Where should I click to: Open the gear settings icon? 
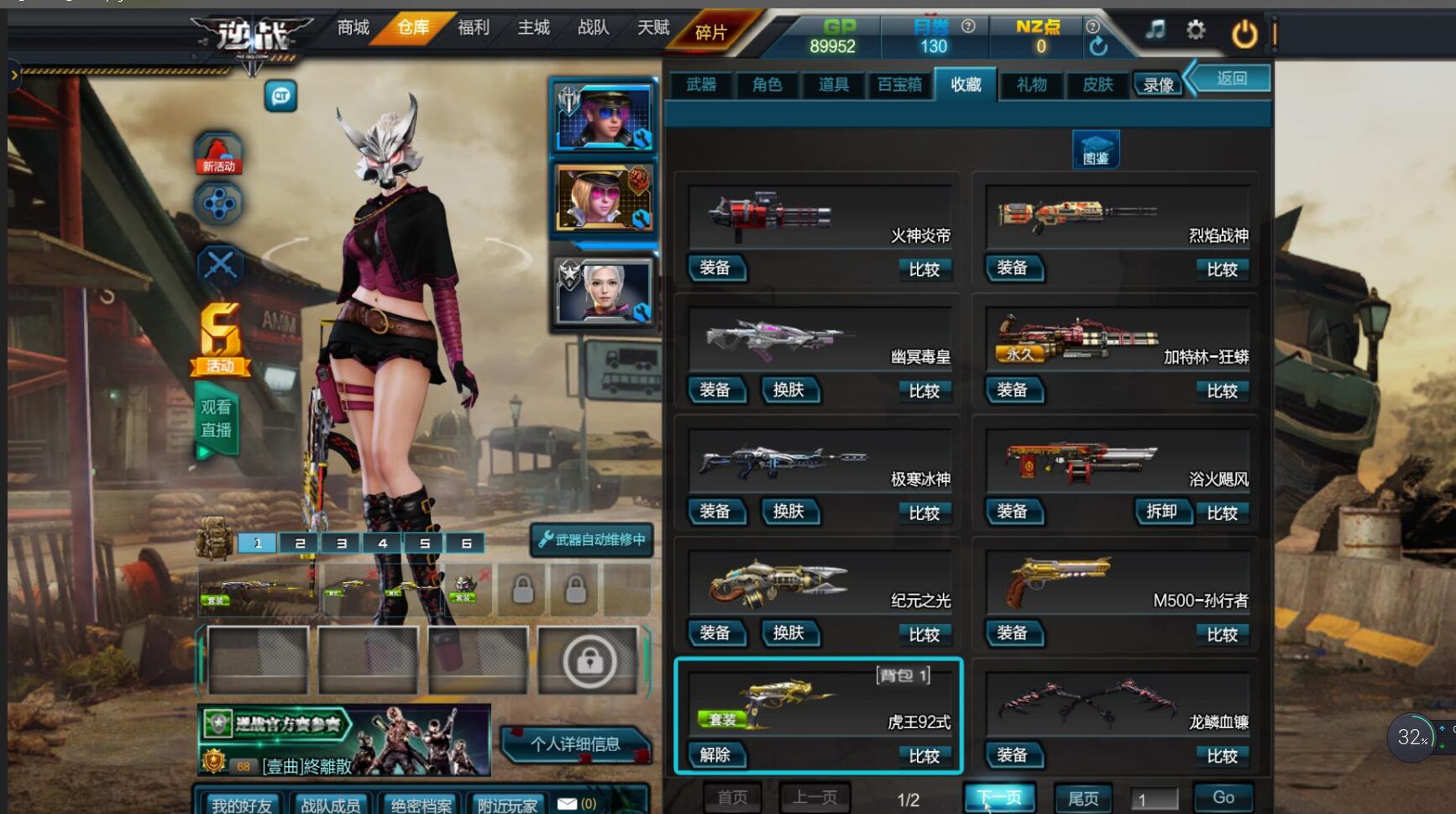click(x=1196, y=31)
